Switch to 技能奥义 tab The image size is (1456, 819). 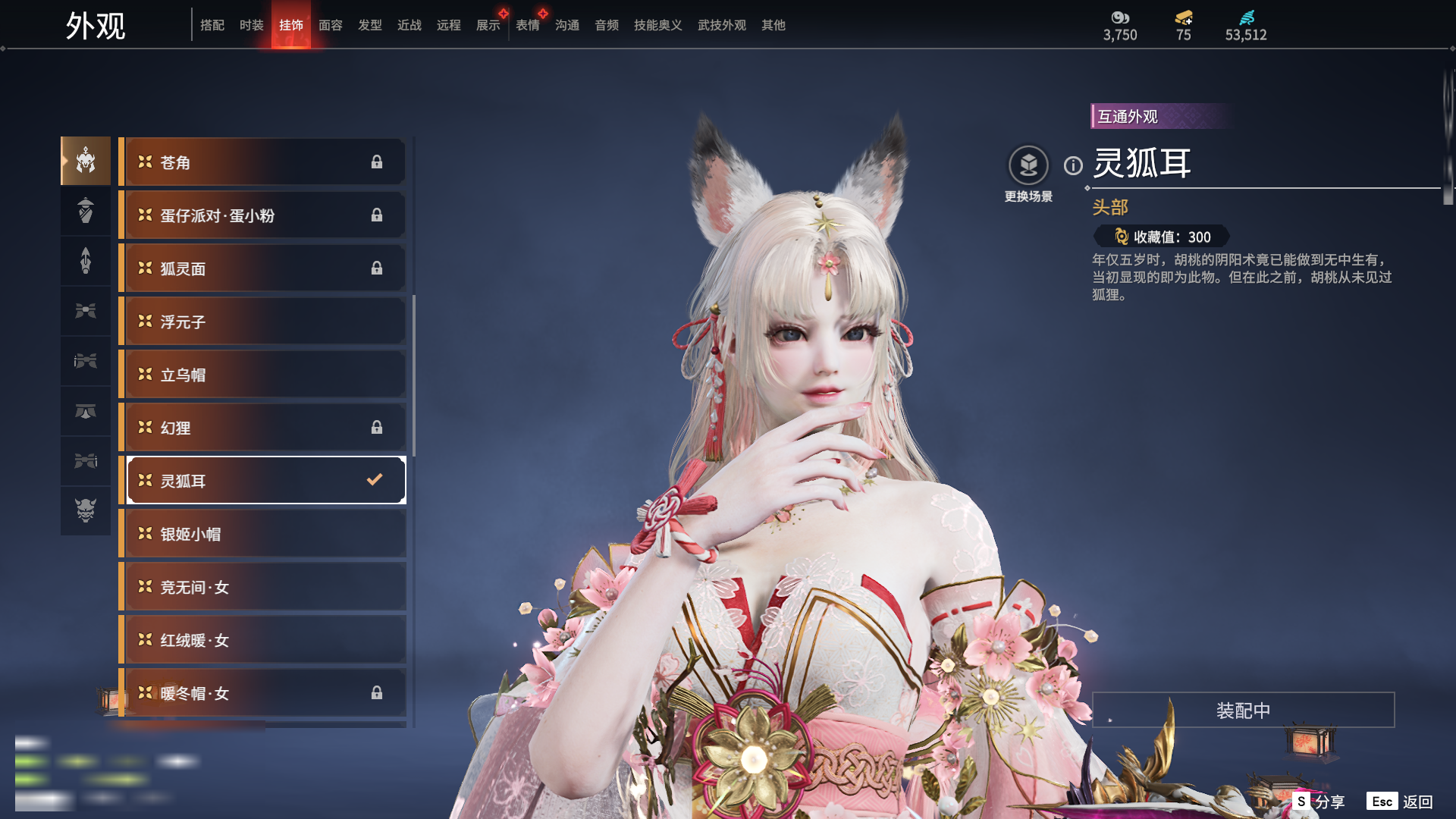(657, 25)
